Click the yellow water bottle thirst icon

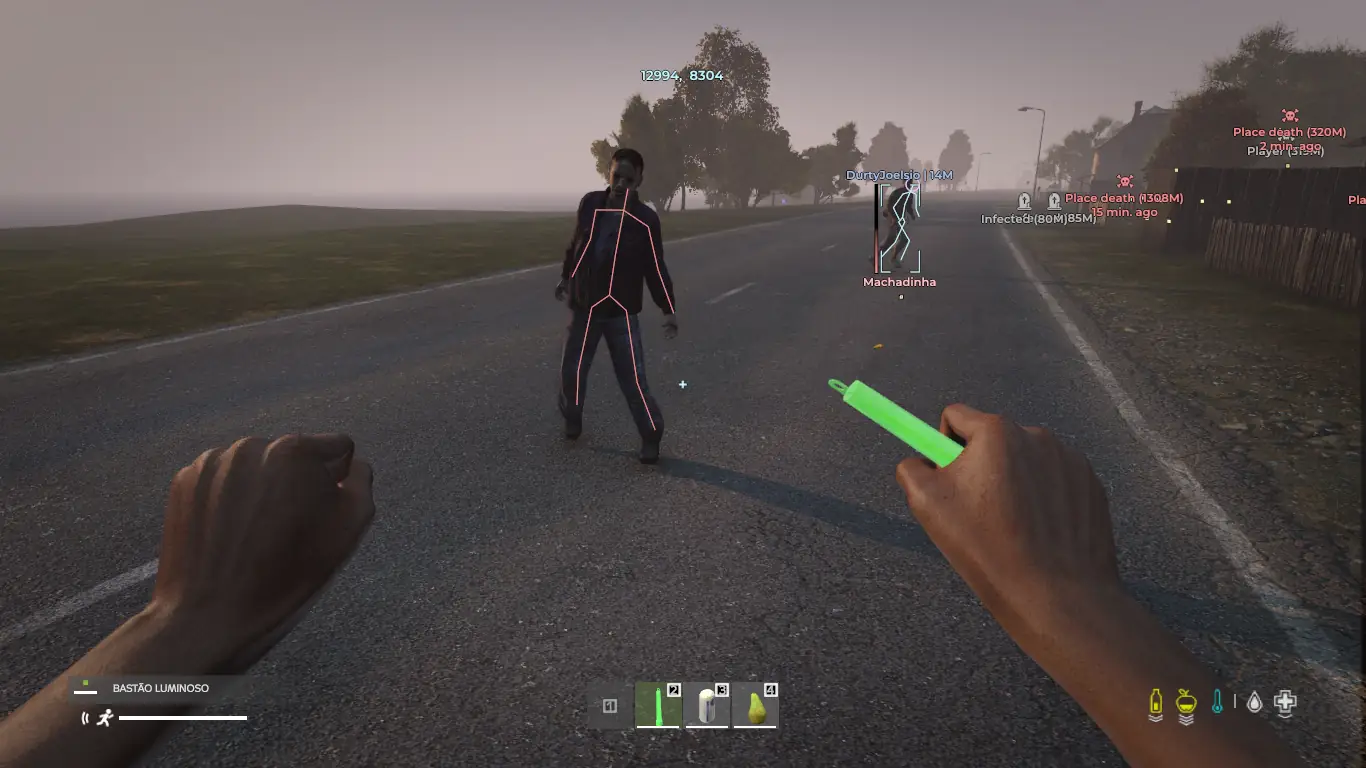(1156, 703)
